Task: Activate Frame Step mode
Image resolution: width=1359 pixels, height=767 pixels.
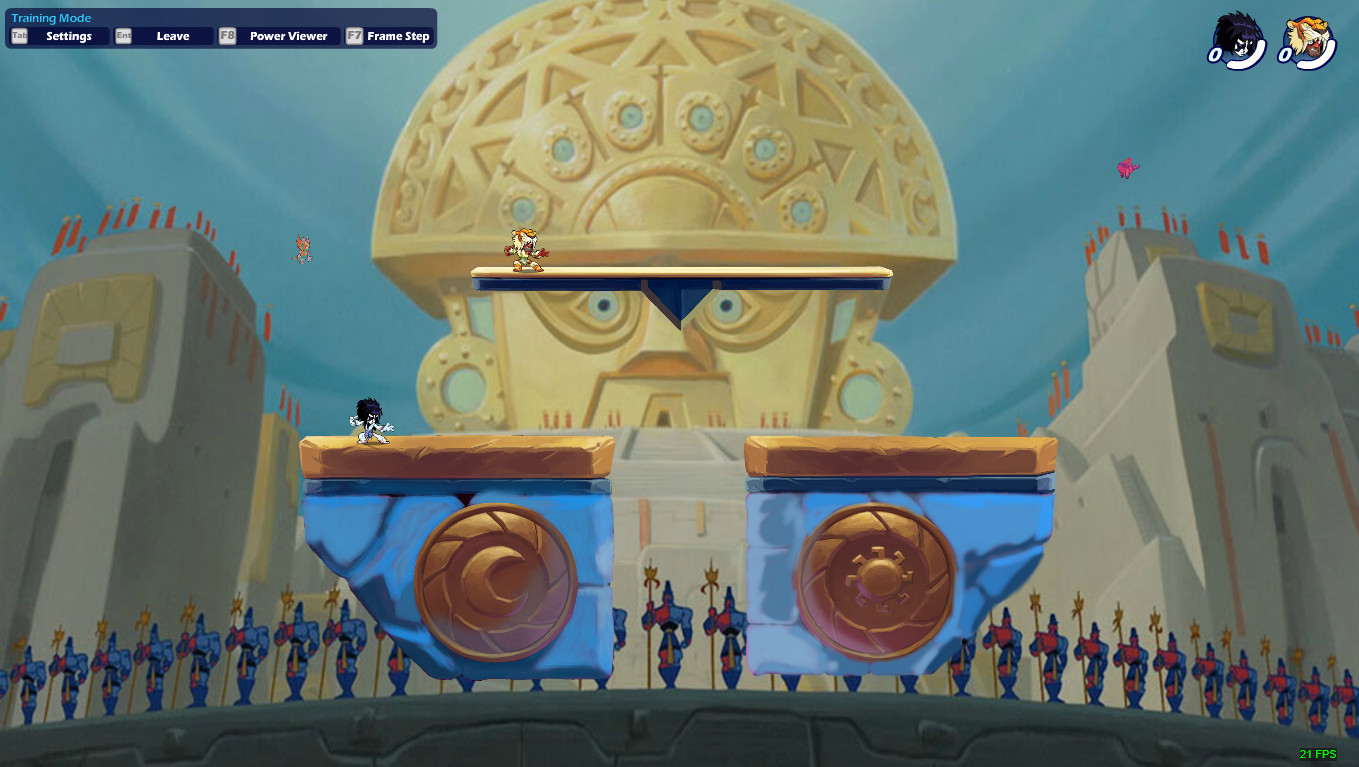Action: pos(399,35)
